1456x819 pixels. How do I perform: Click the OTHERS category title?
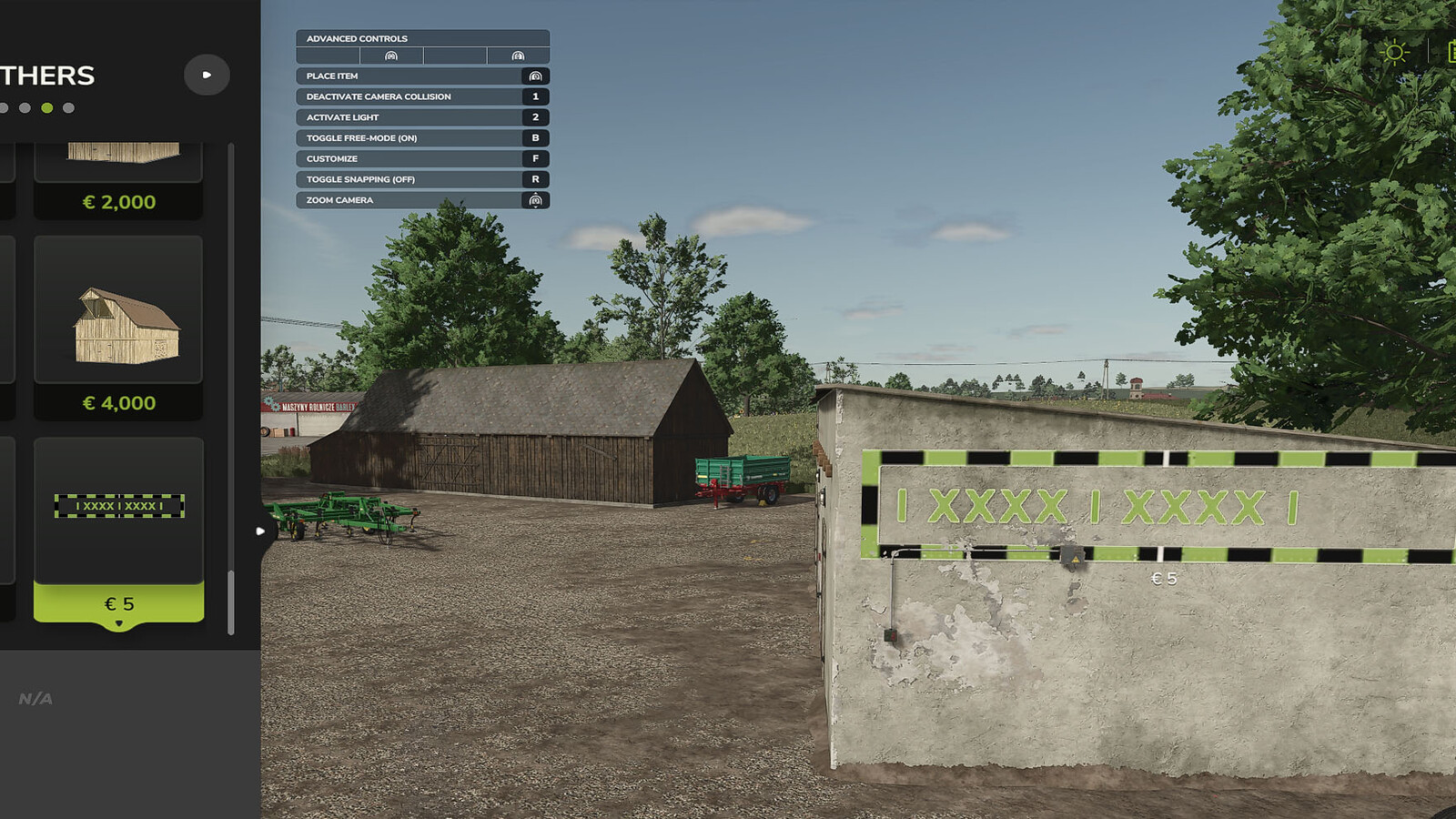pos(47,76)
